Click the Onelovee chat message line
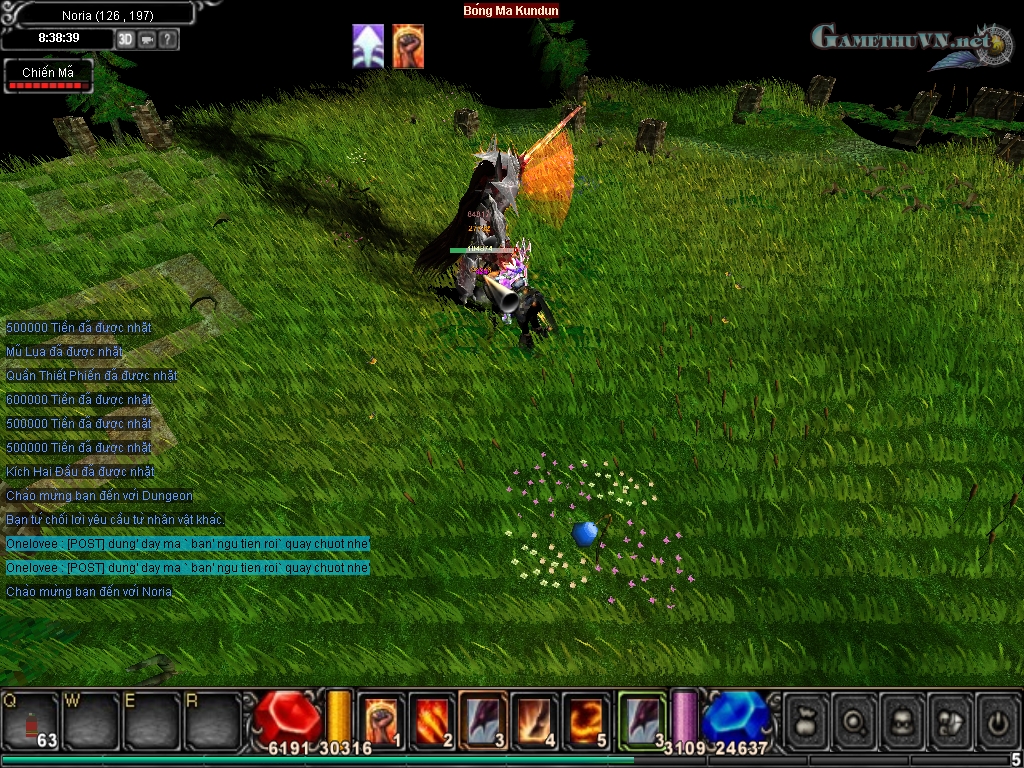The height and width of the screenshot is (768, 1024). point(188,544)
